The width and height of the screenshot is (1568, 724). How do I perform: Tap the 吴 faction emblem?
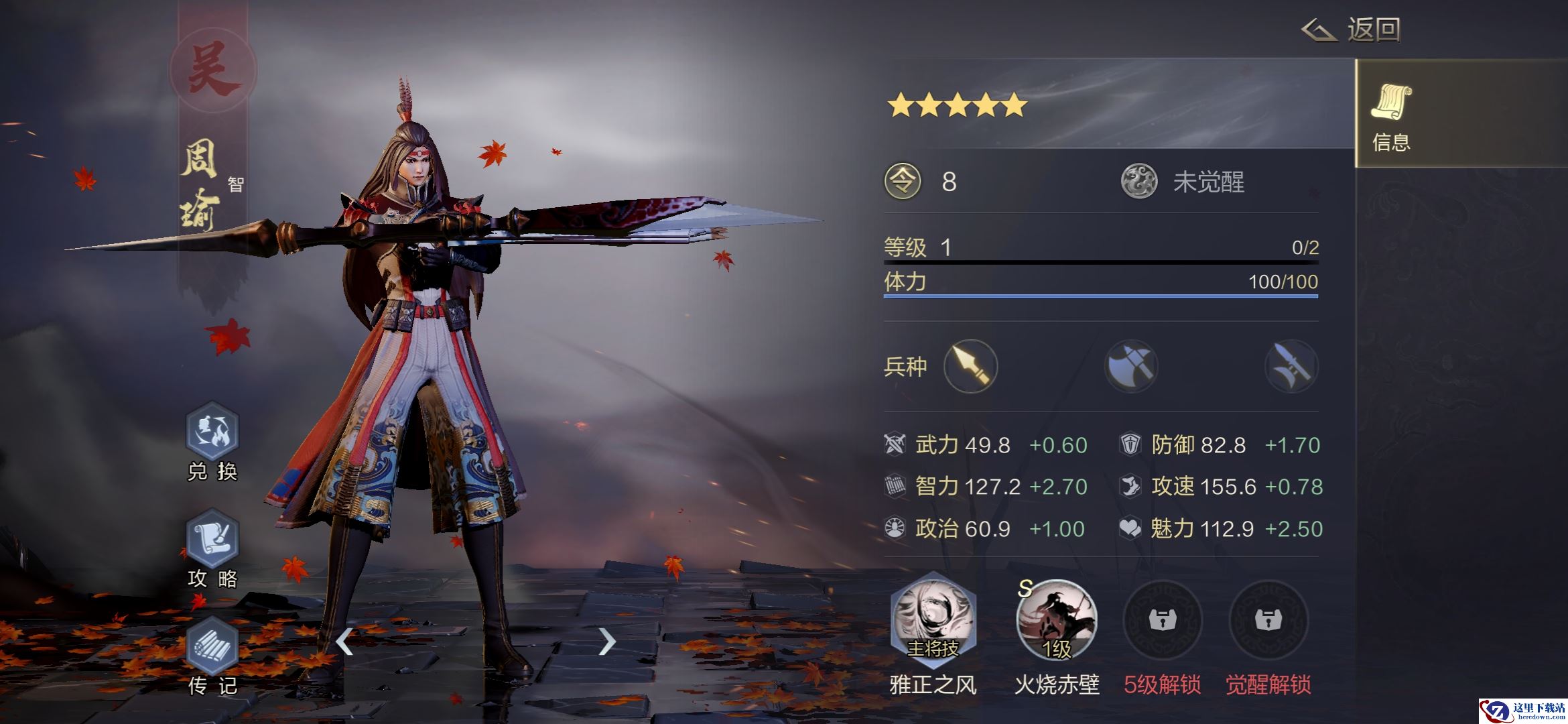(x=212, y=70)
